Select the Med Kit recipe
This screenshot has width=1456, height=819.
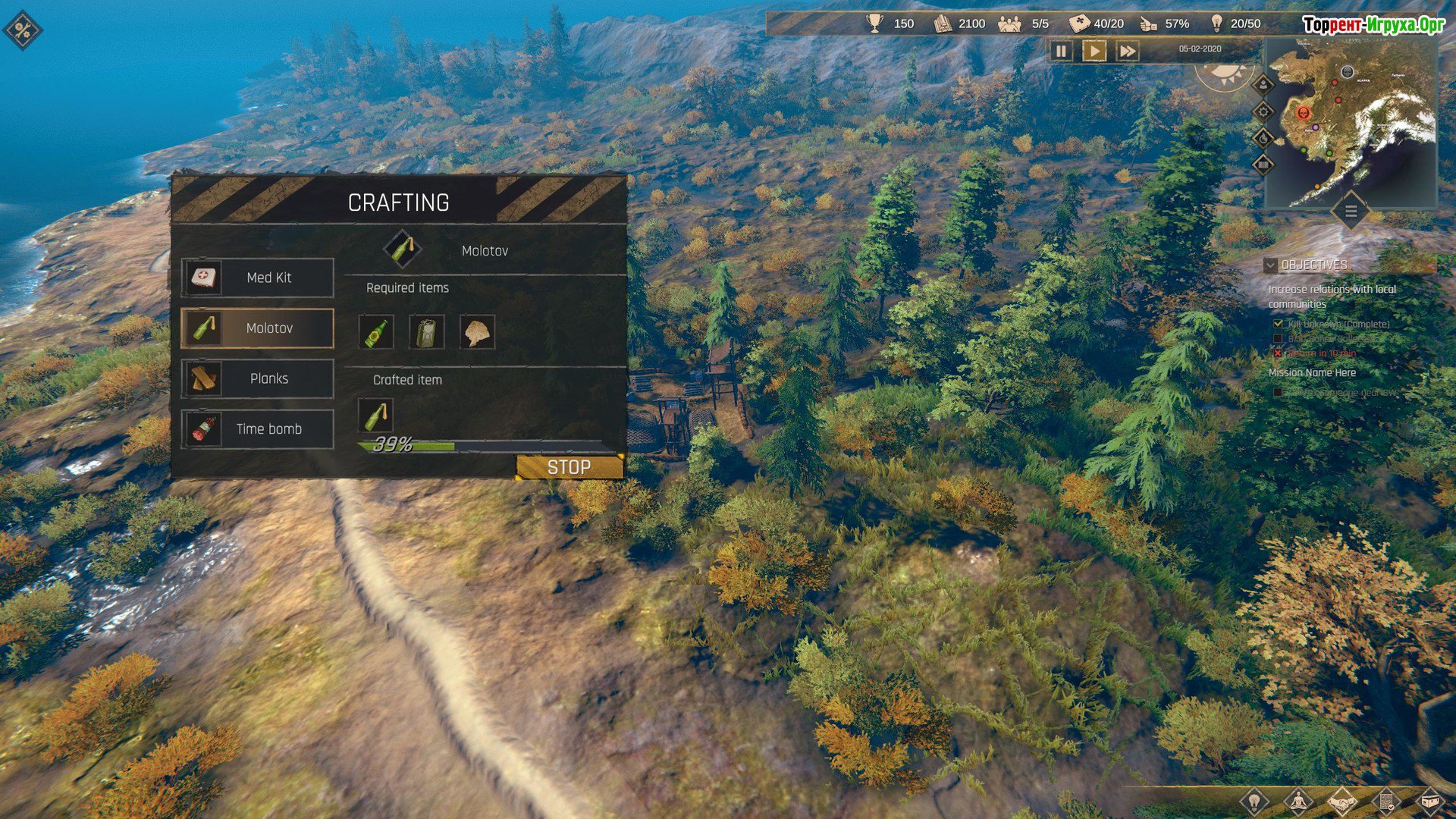coord(257,278)
